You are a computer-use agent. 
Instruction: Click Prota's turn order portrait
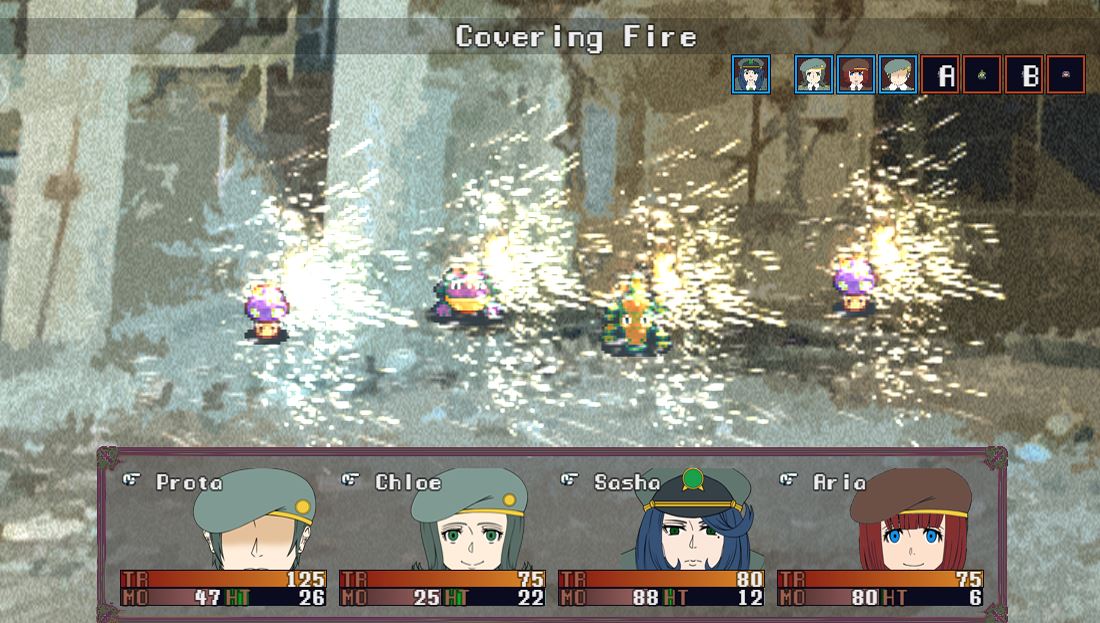point(898,75)
